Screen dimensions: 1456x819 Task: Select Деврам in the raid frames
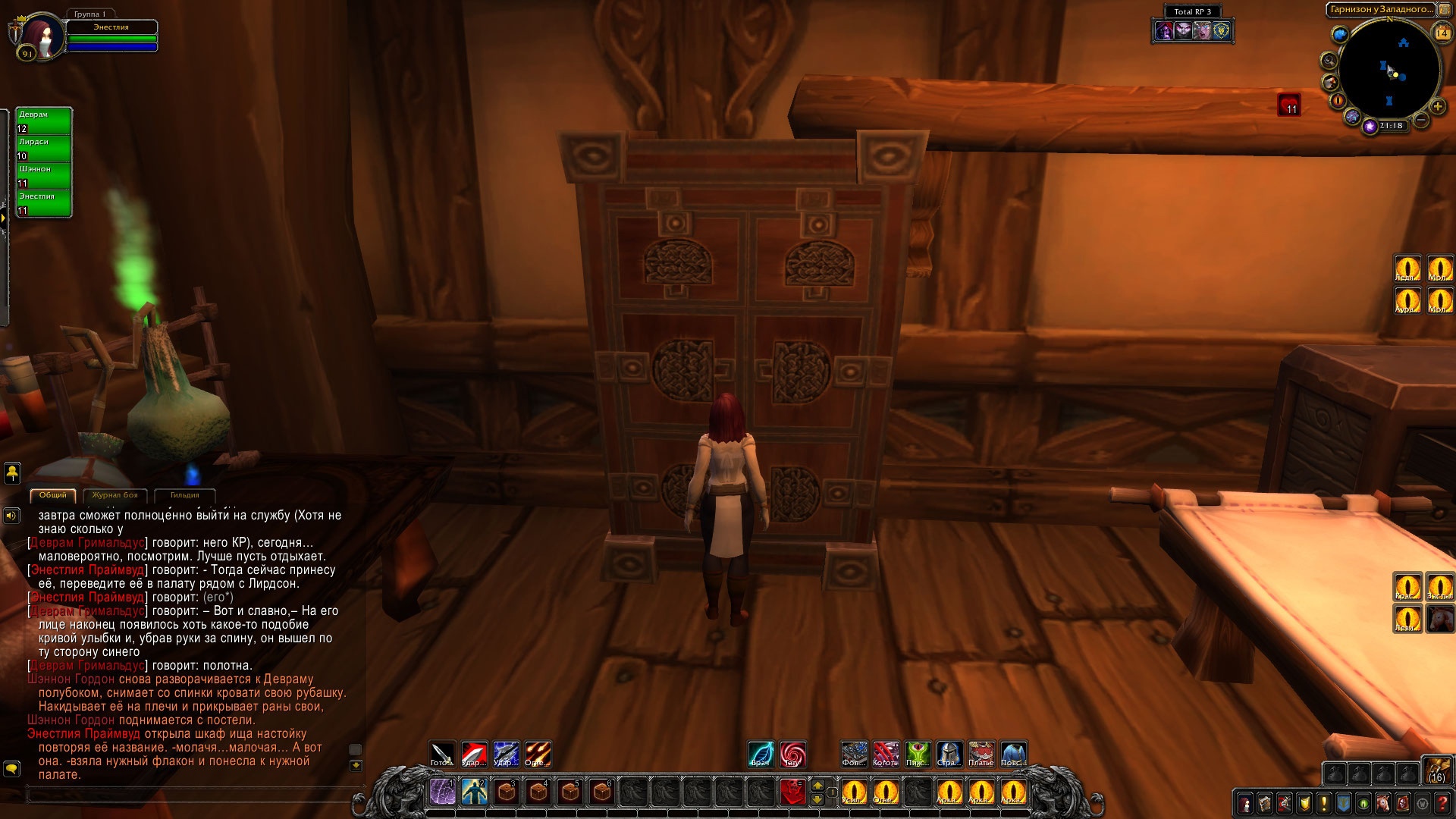(x=44, y=121)
